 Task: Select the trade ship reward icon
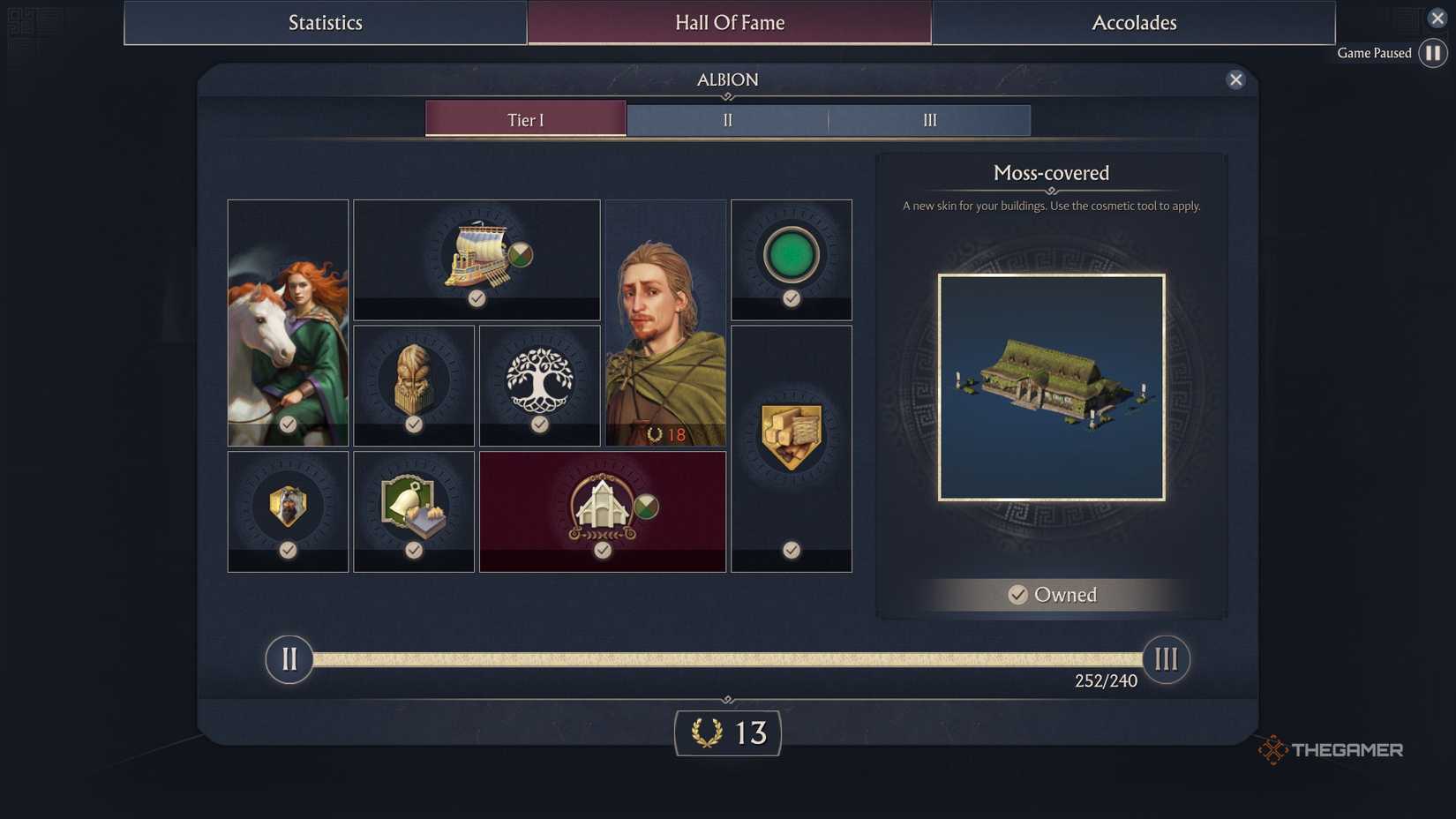click(477, 256)
